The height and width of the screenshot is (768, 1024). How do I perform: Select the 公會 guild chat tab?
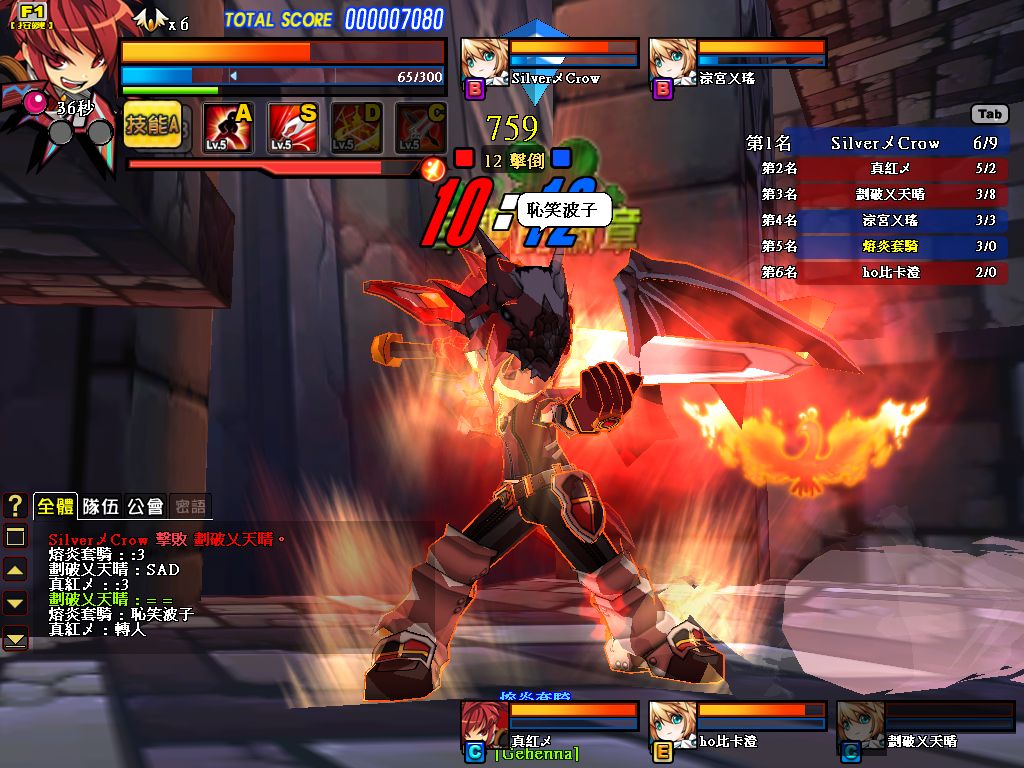(x=146, y=506)
